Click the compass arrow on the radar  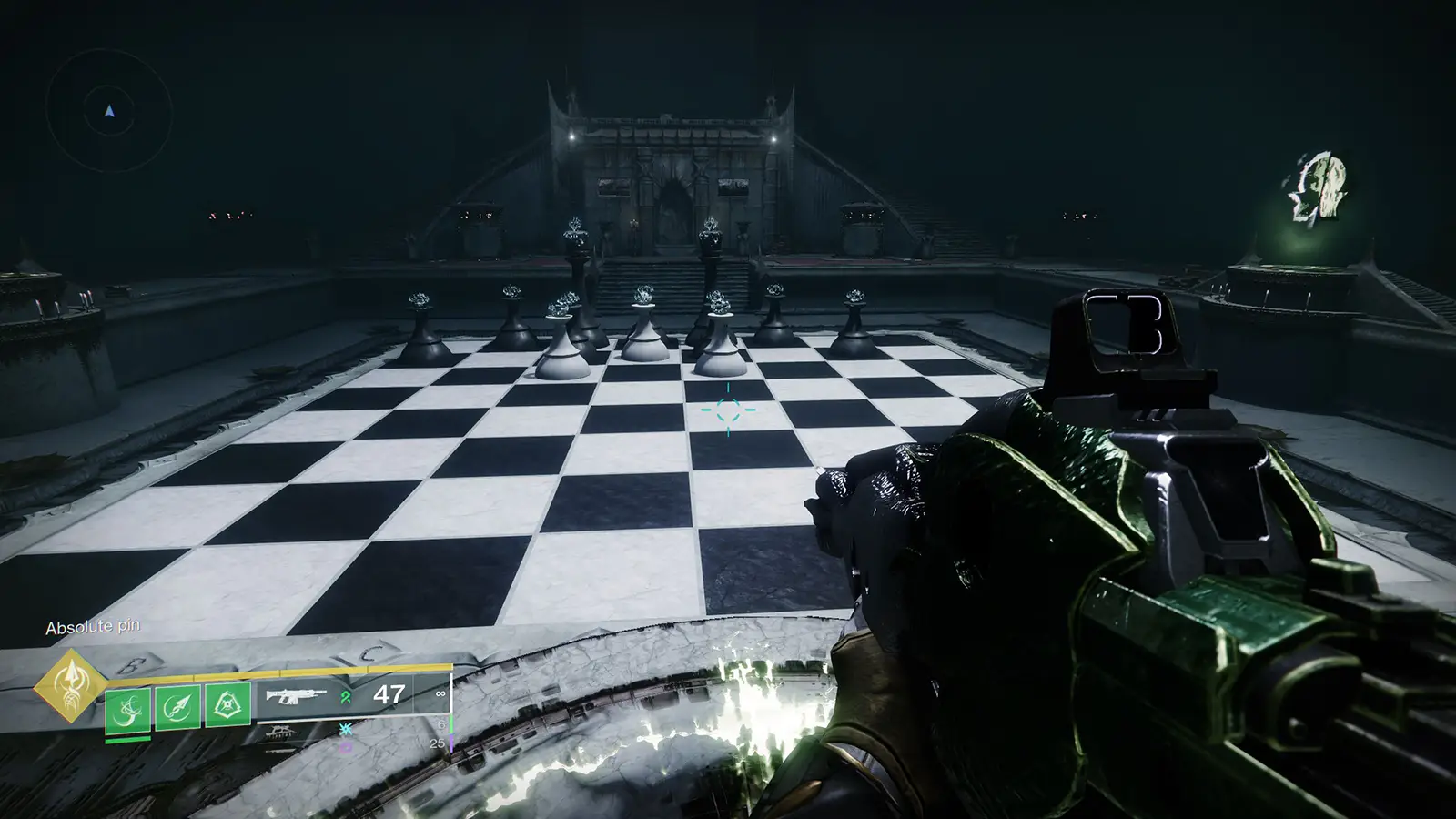[x=108, y=111]
